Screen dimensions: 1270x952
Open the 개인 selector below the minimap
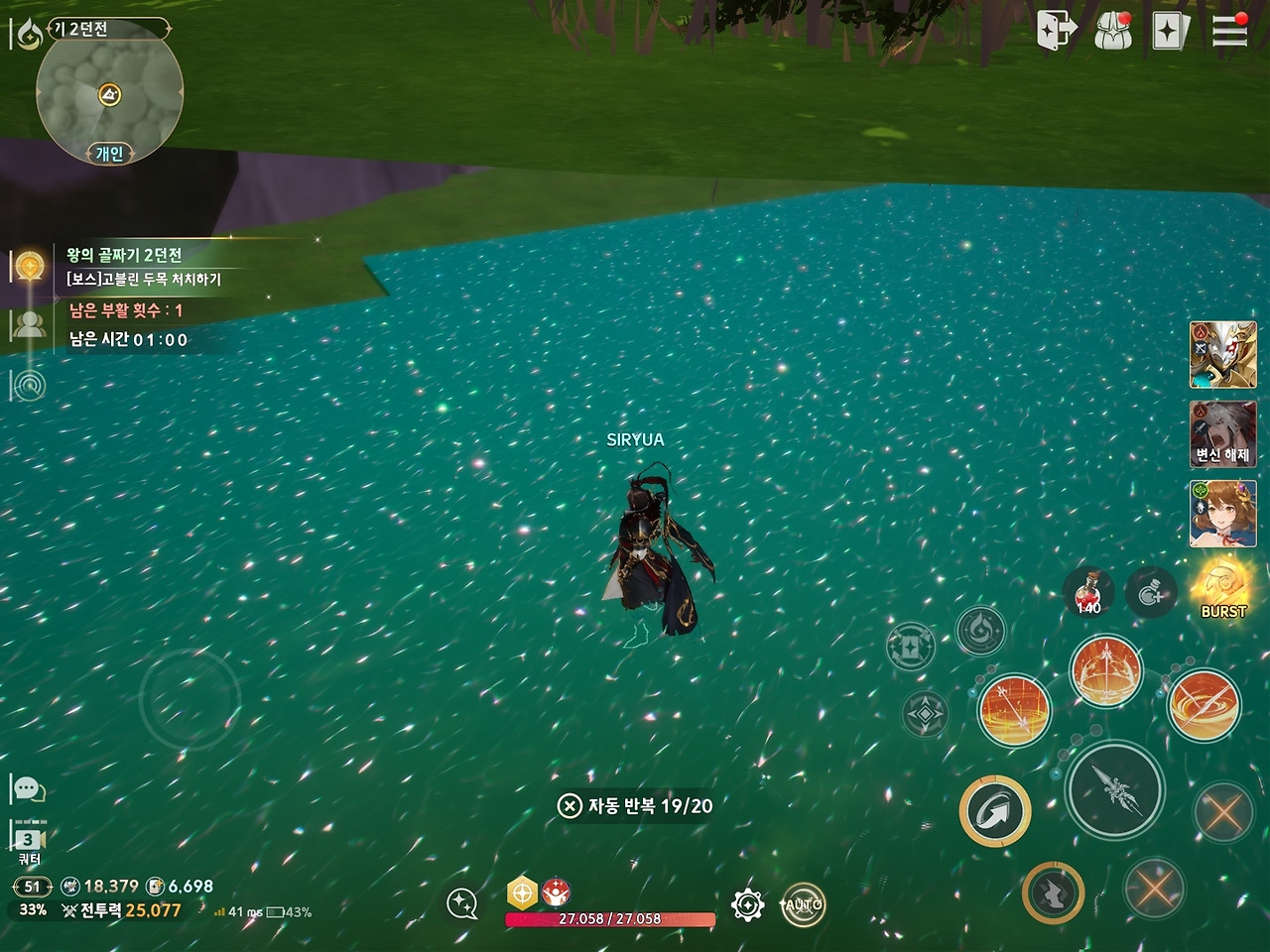[x=107, y=152]
